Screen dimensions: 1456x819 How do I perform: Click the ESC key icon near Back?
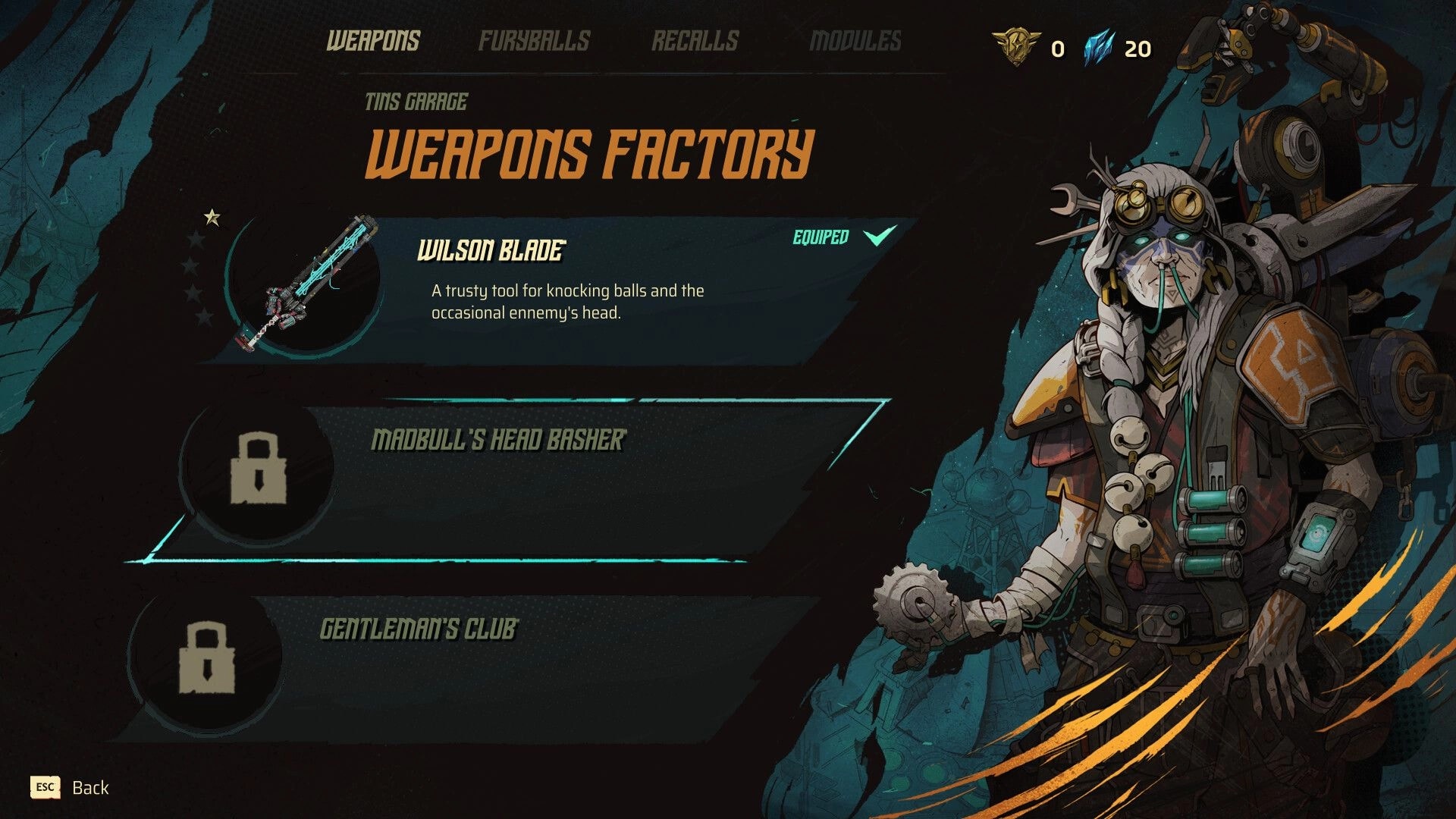(x=45, y=787)
